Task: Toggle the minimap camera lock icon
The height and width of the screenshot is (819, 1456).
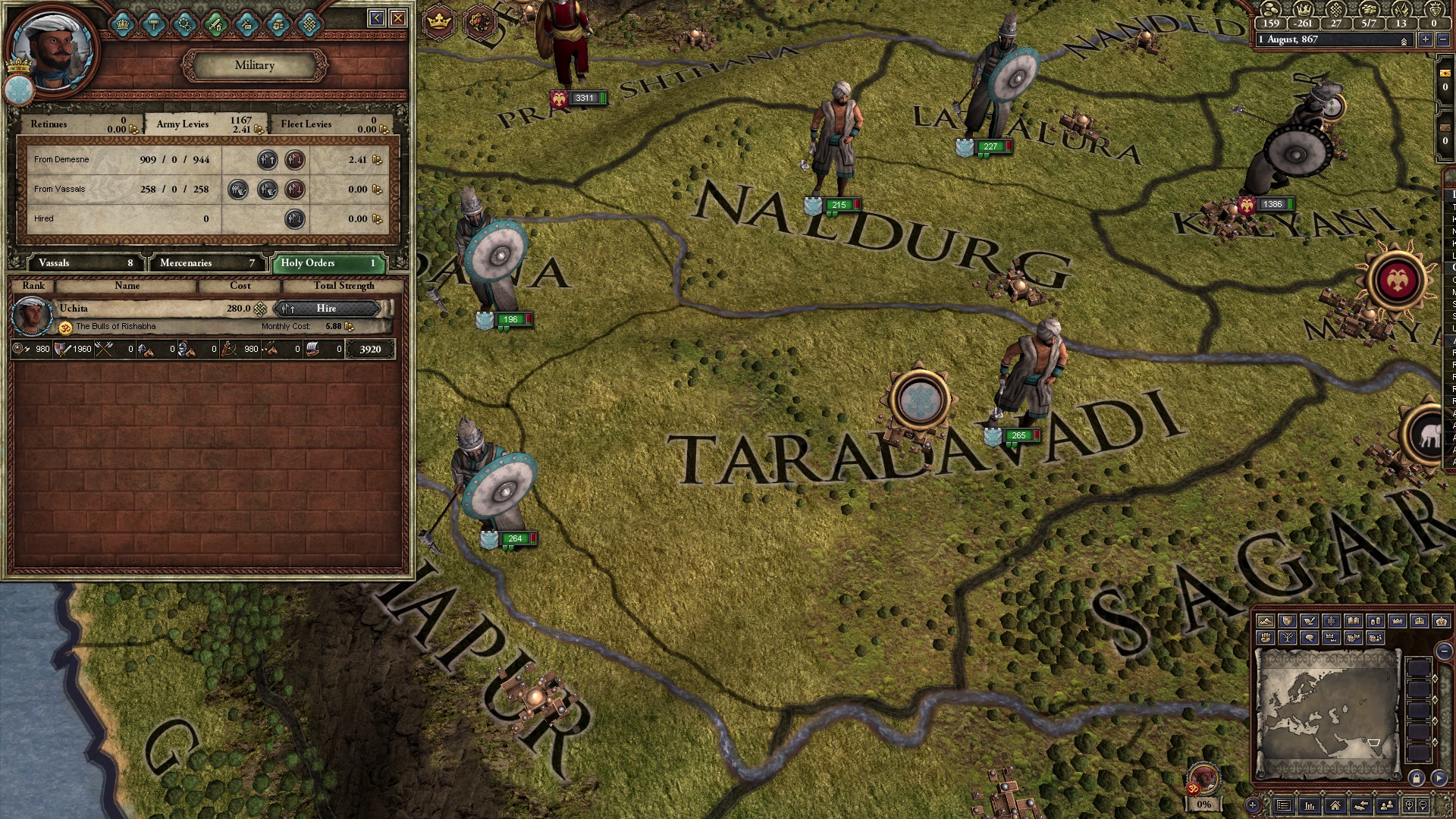Action: tap(1416, 778)
